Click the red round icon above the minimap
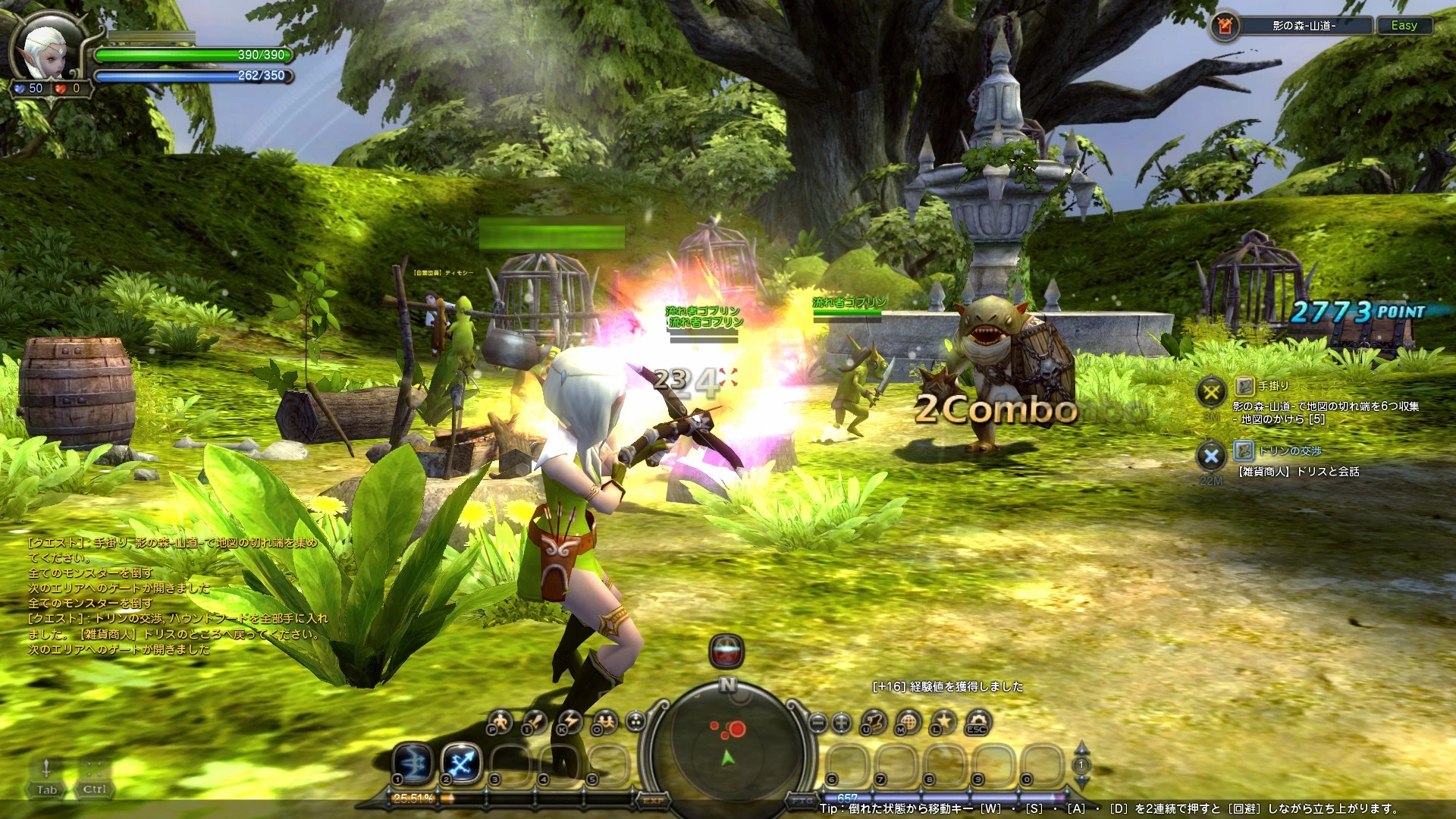 (726, 651)
